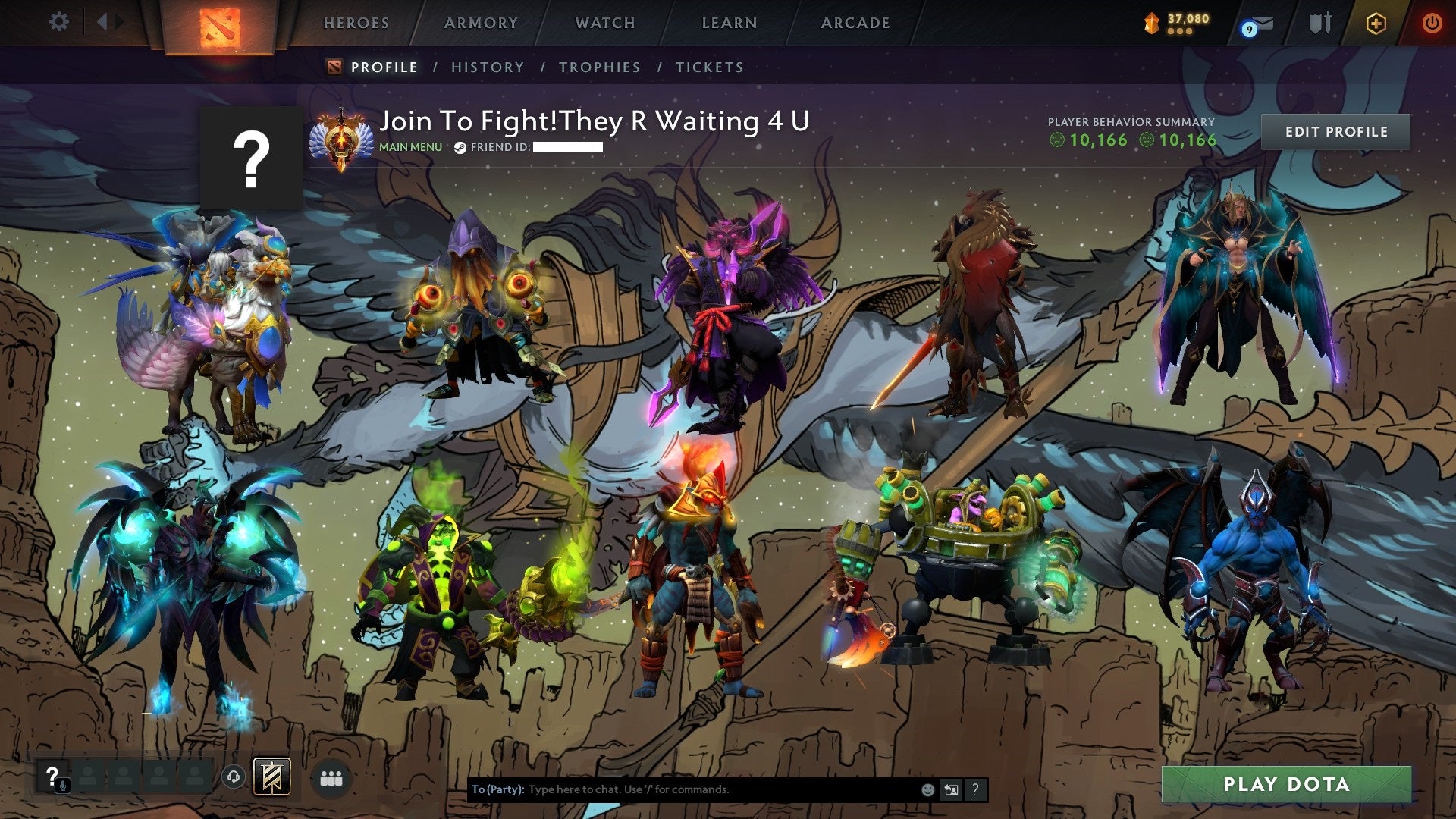This screenshot has height=819, width=1456.
Task: Click the screenshot share icon beside chat
Action: 952,789
